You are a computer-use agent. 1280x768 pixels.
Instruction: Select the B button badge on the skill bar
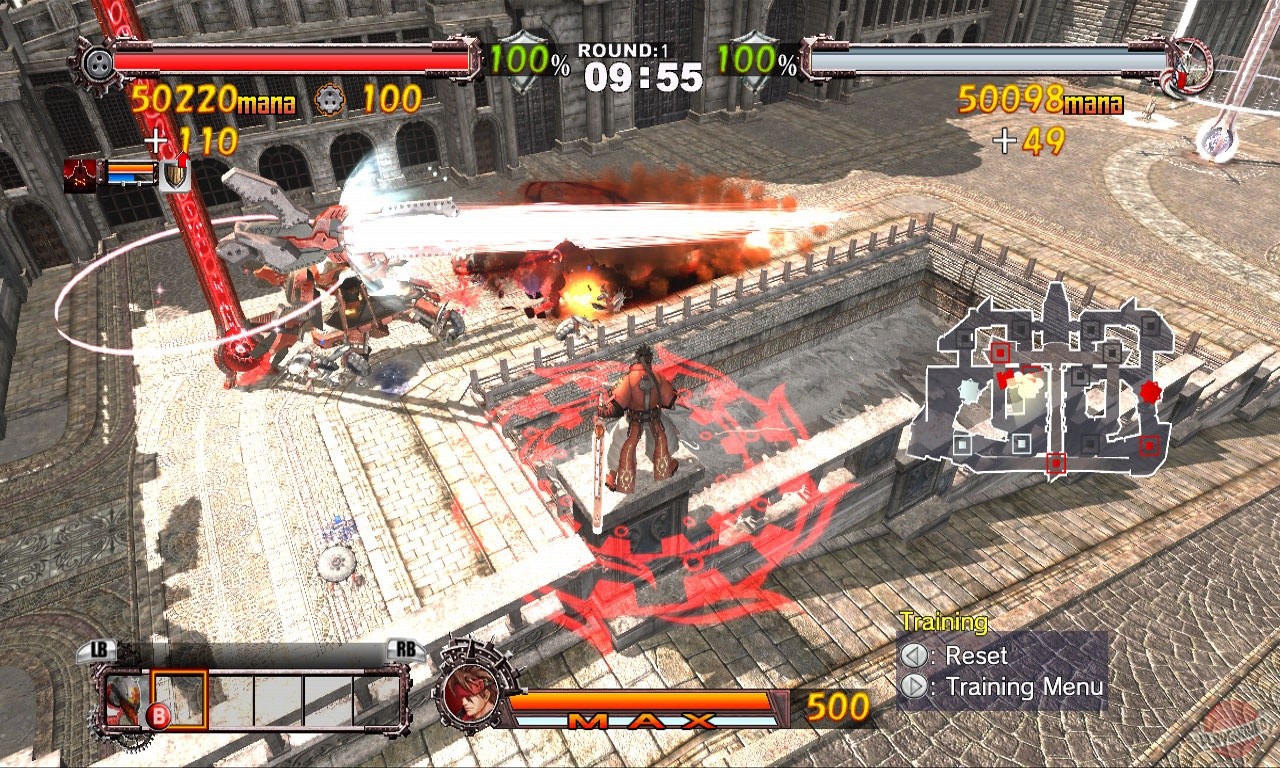(x=158, y=714)
